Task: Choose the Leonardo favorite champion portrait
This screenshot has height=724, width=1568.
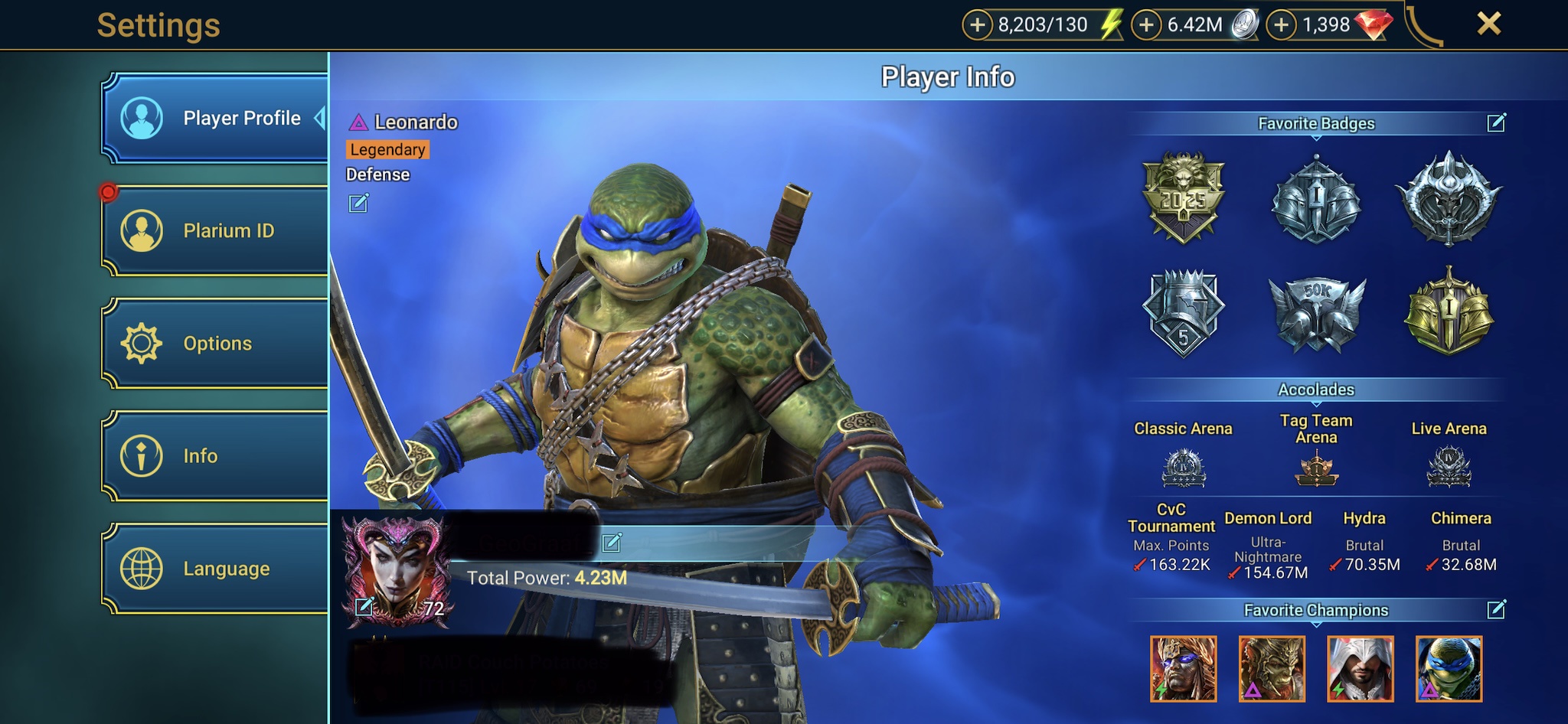Action: (x=1449, y=669)
